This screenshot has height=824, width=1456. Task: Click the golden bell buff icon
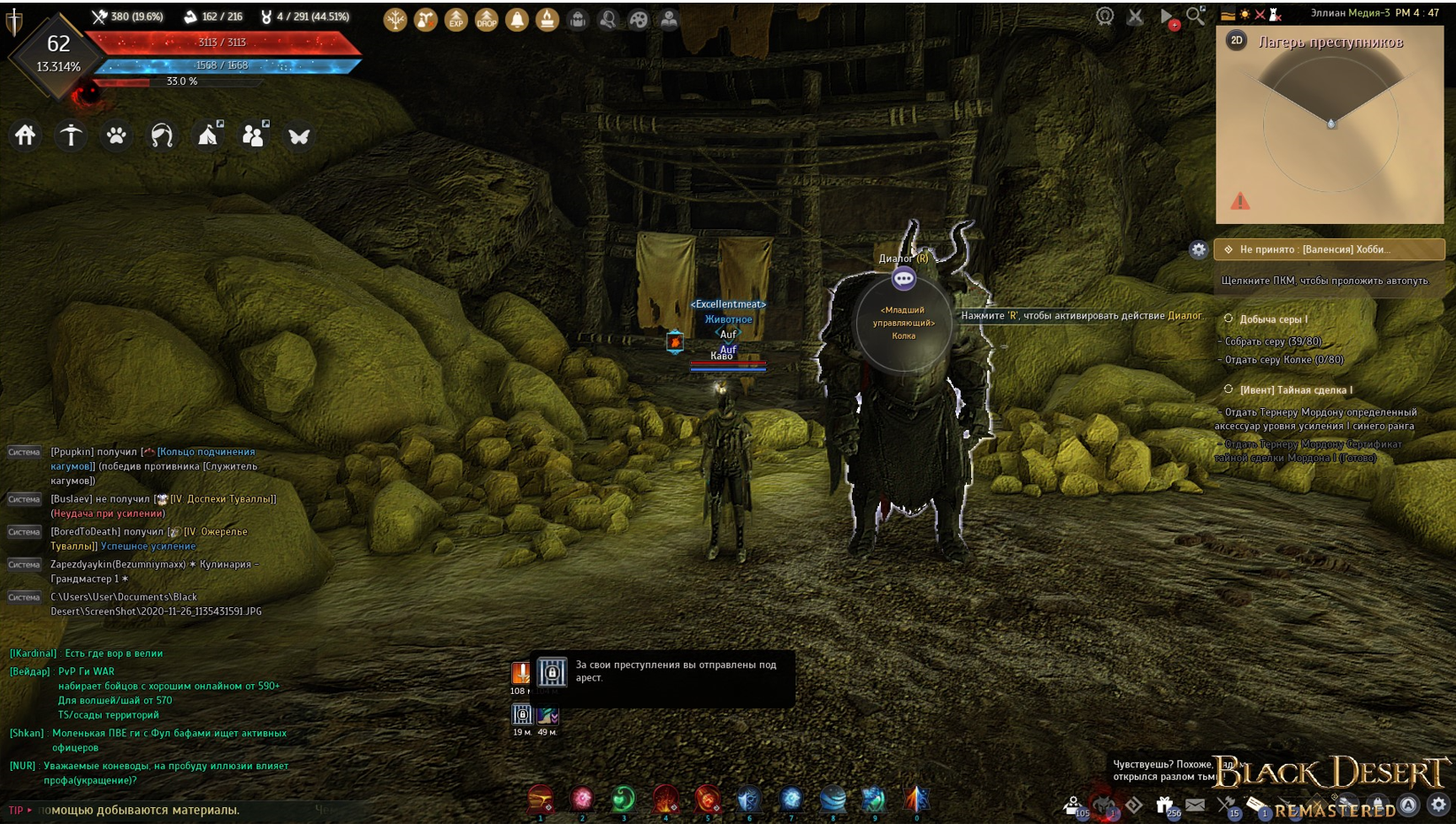[517, 19]
